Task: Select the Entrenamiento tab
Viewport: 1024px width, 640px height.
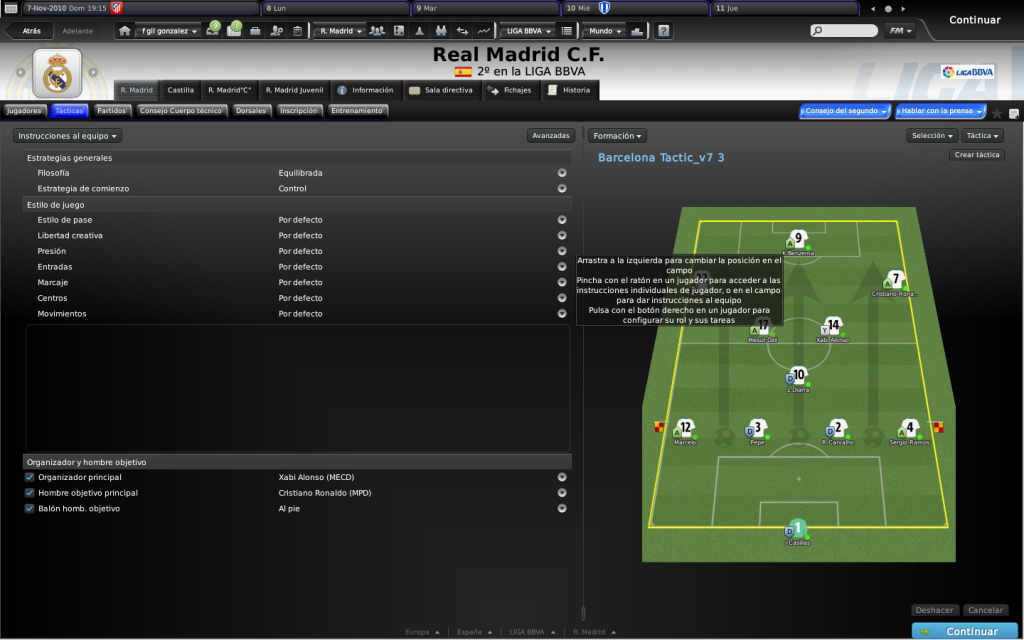Action: [356, 111]
